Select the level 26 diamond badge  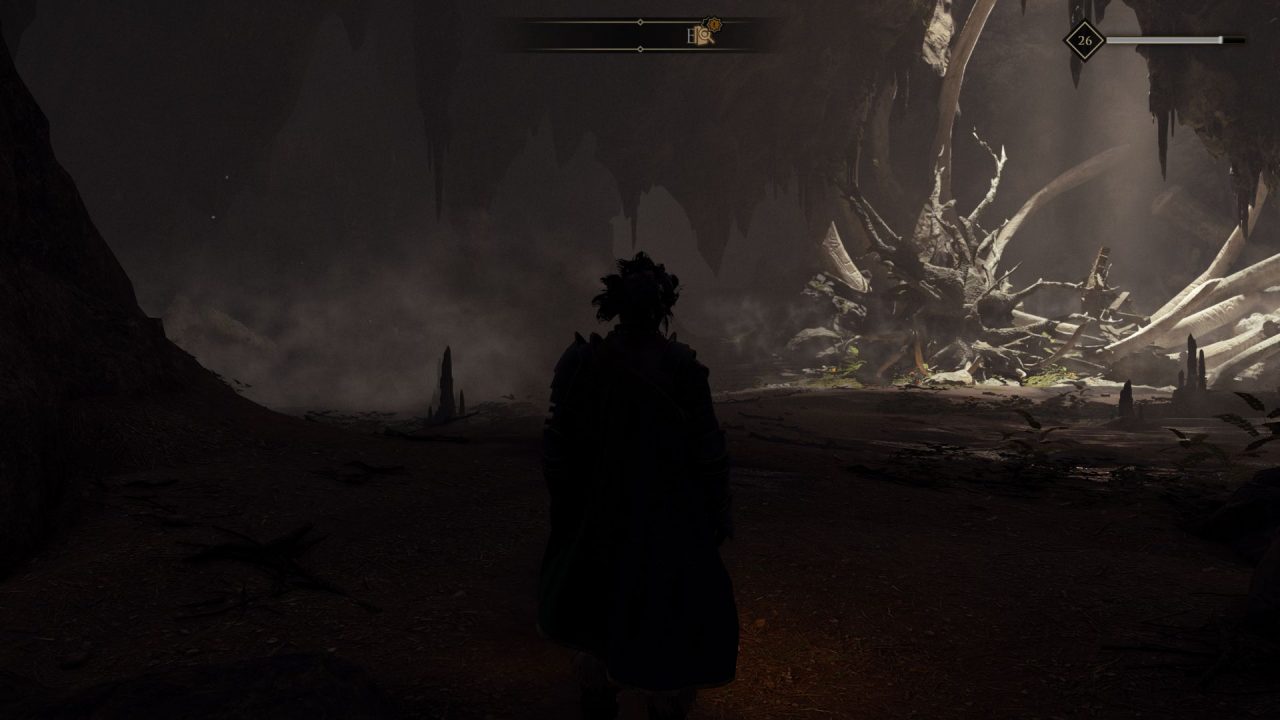pos(1084,41)
